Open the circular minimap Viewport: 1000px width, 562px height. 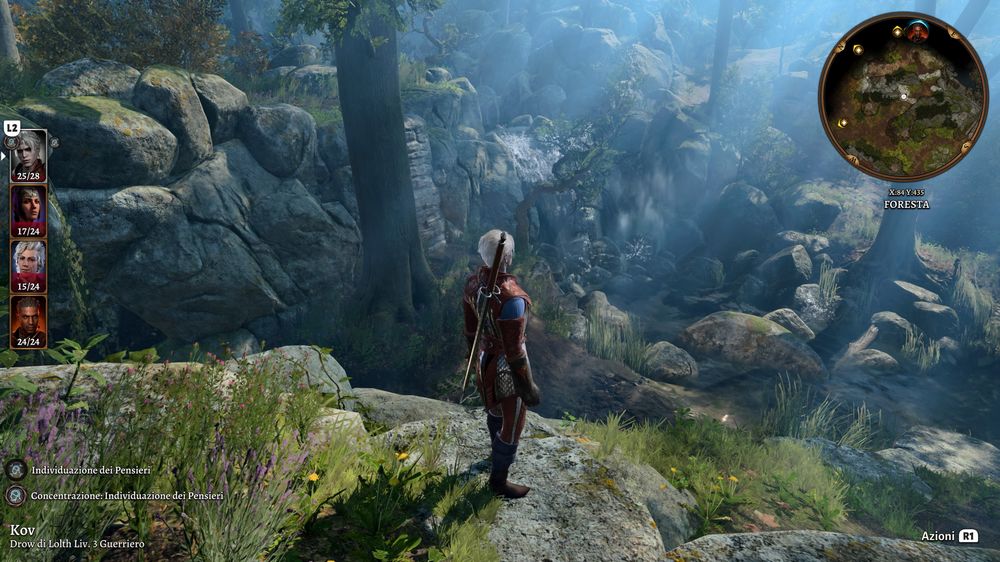tap(902, 97)
